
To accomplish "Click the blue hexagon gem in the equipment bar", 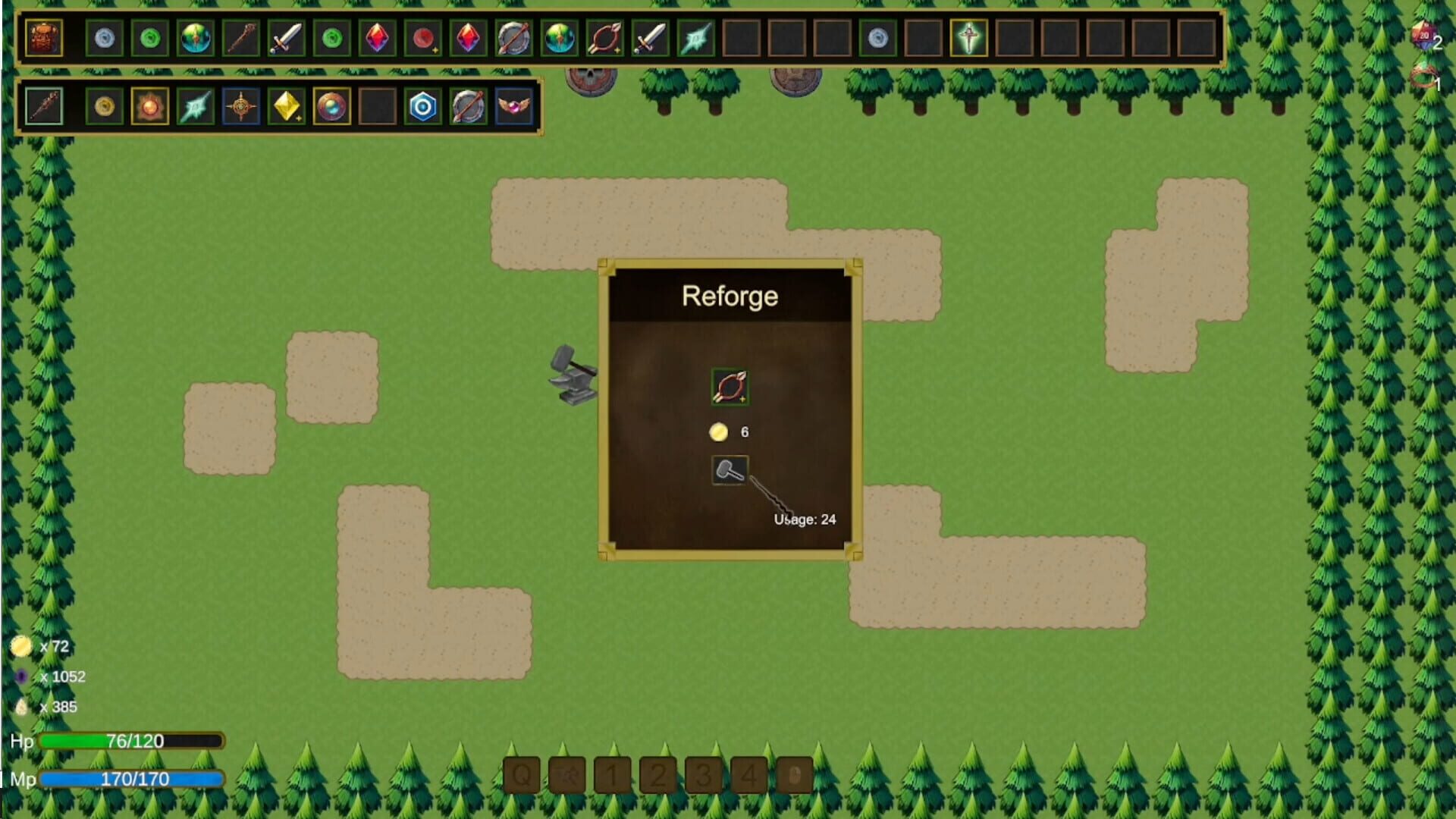I will [x=423, y=106].
